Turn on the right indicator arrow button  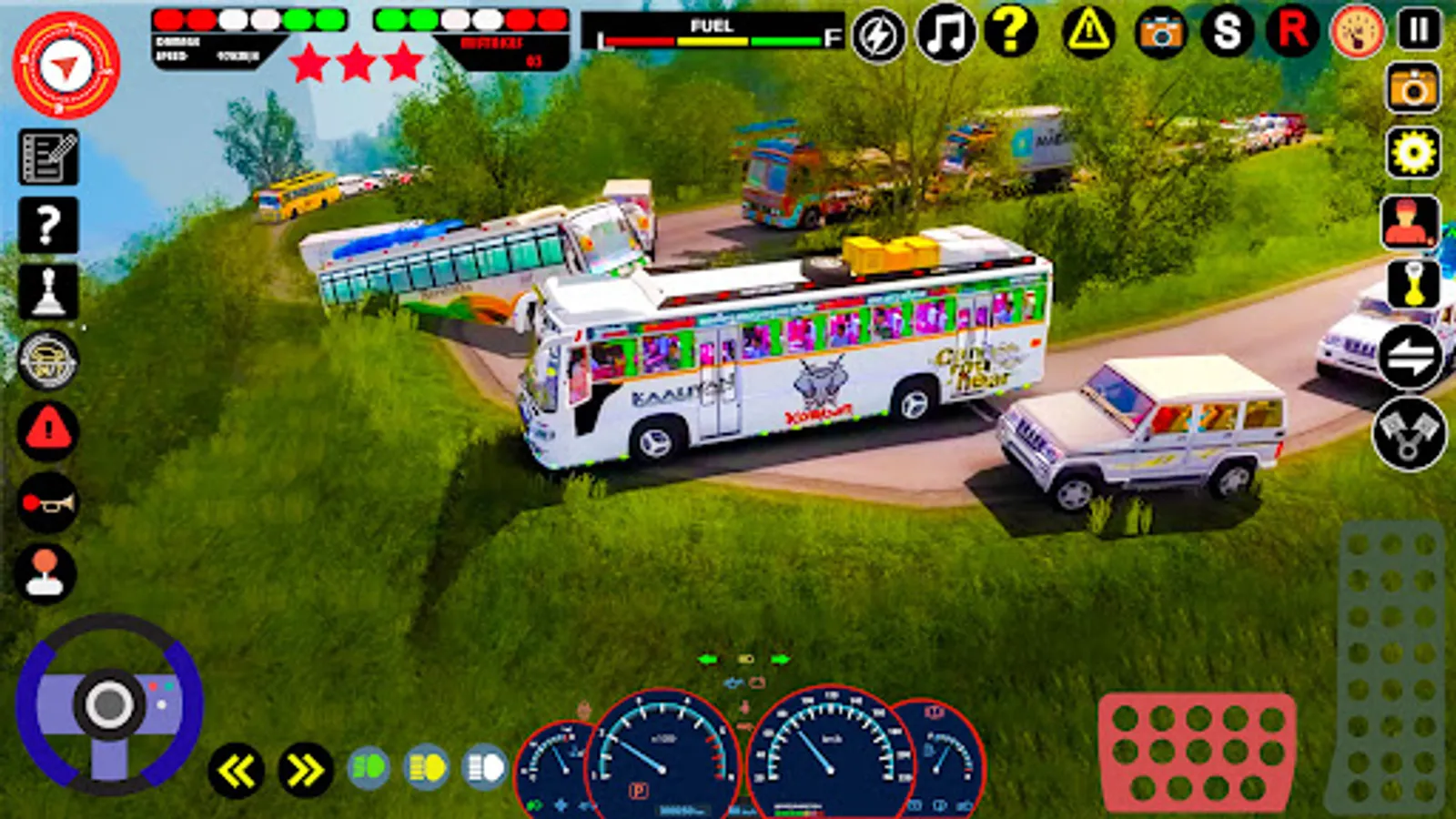[x=305, y=771]
